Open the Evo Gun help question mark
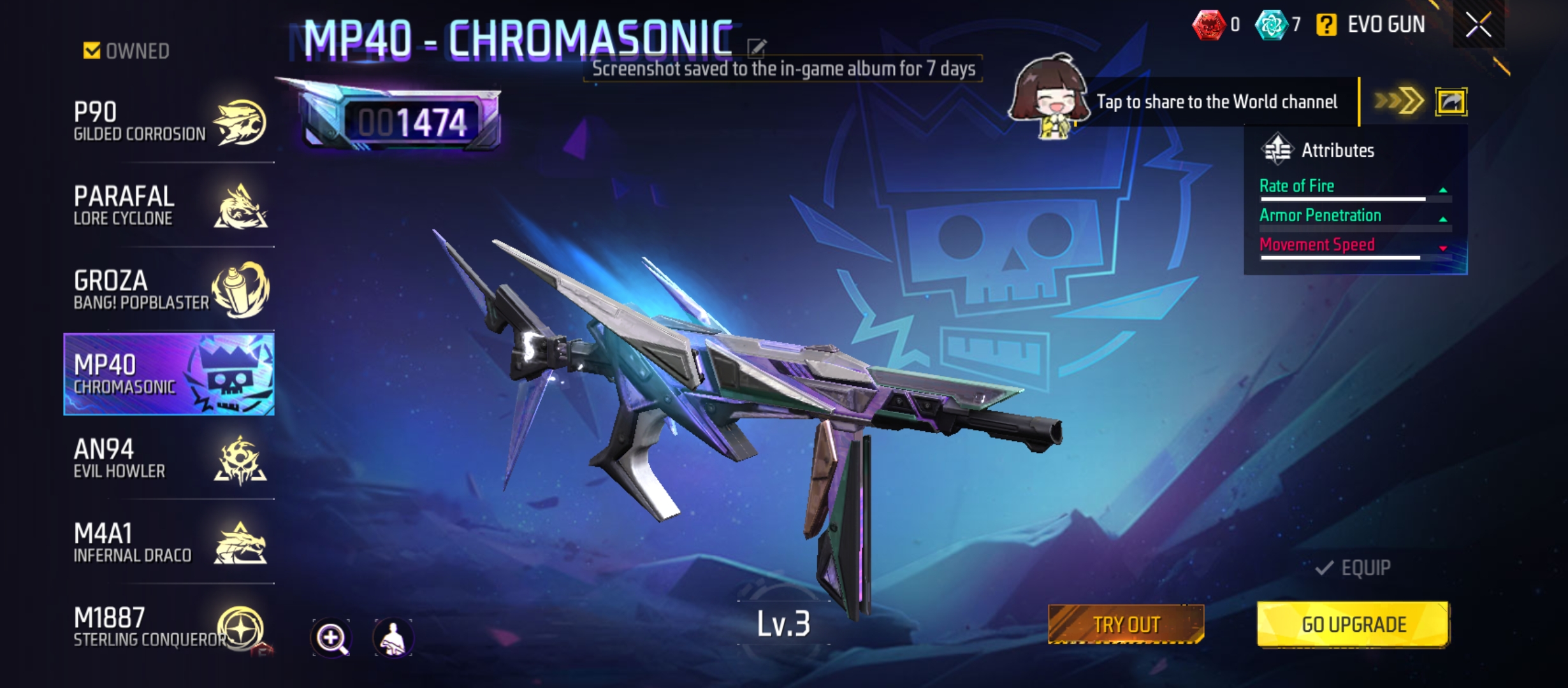The height and width of the screenshot is (688, 1568). [x=1326, y=25]
